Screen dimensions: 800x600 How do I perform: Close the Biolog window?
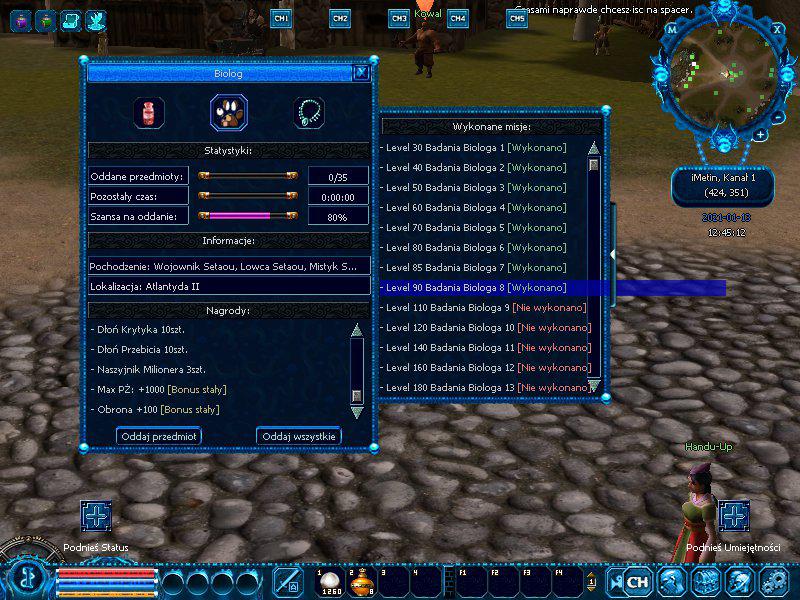click(x=362, y=72)
